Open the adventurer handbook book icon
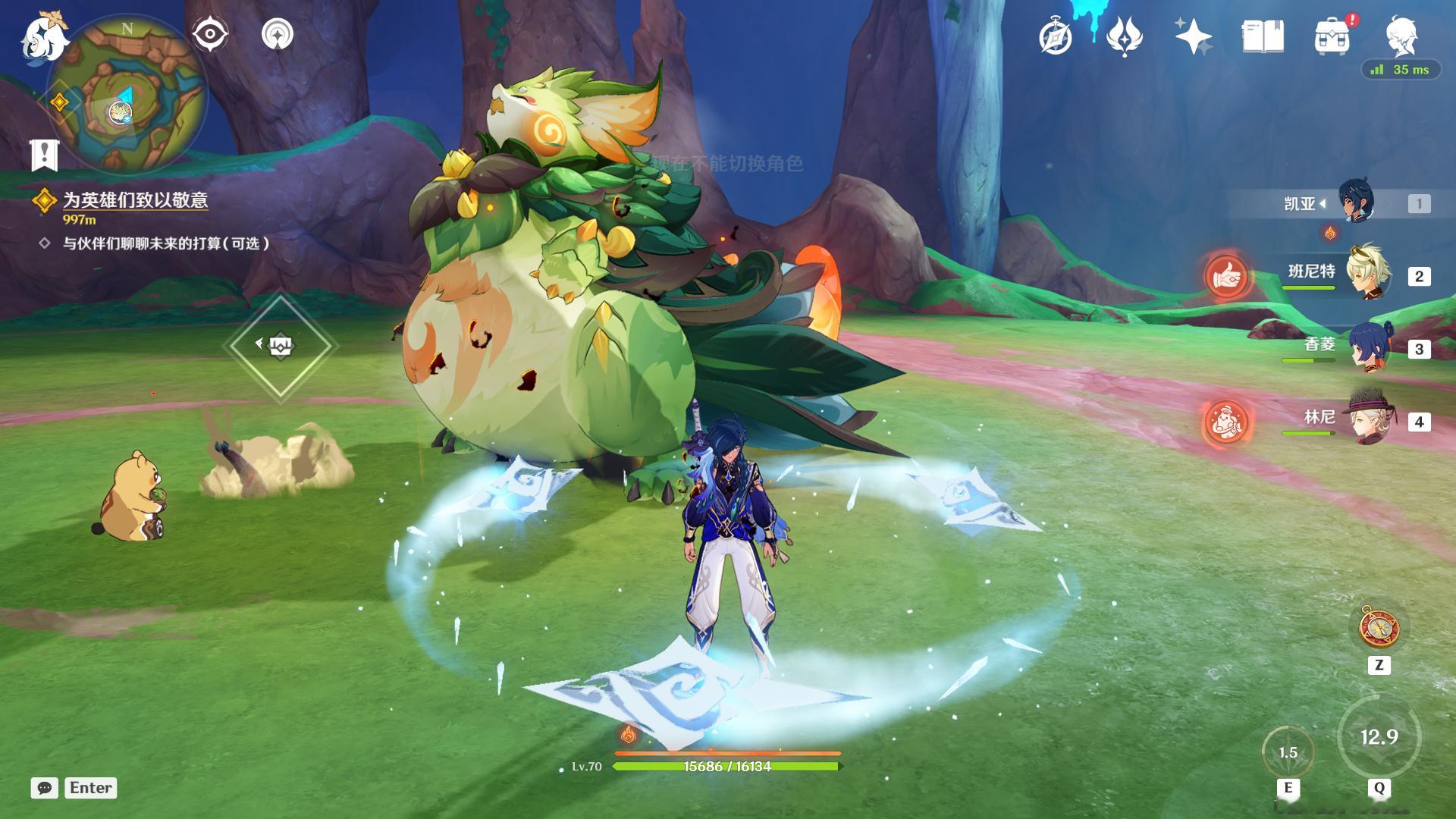Viewport: 1456px width, 819px height. click(x=1263, y=36)
